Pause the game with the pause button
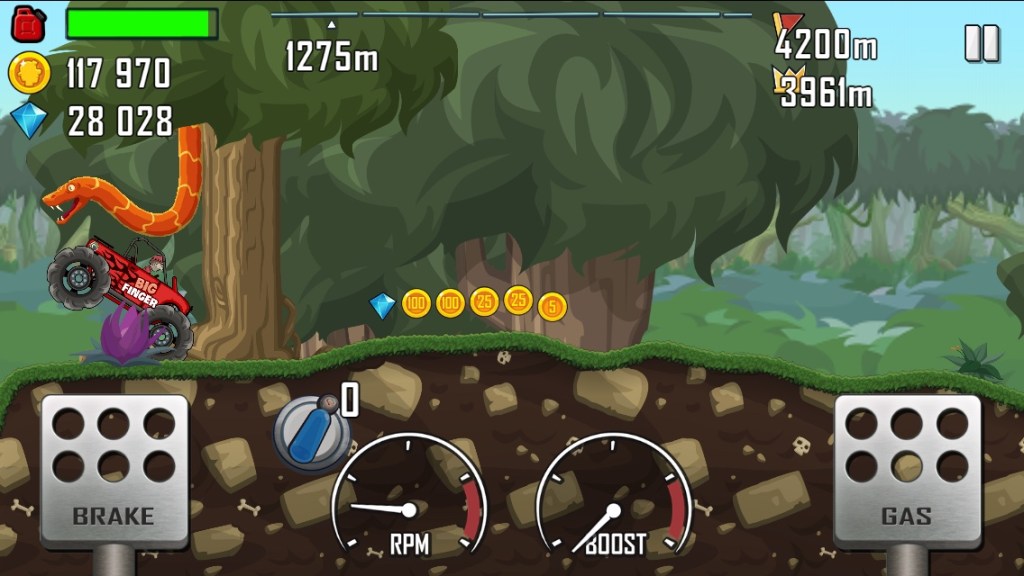The height and width of the screenshot is (576, 1024). tap(981, 43)
